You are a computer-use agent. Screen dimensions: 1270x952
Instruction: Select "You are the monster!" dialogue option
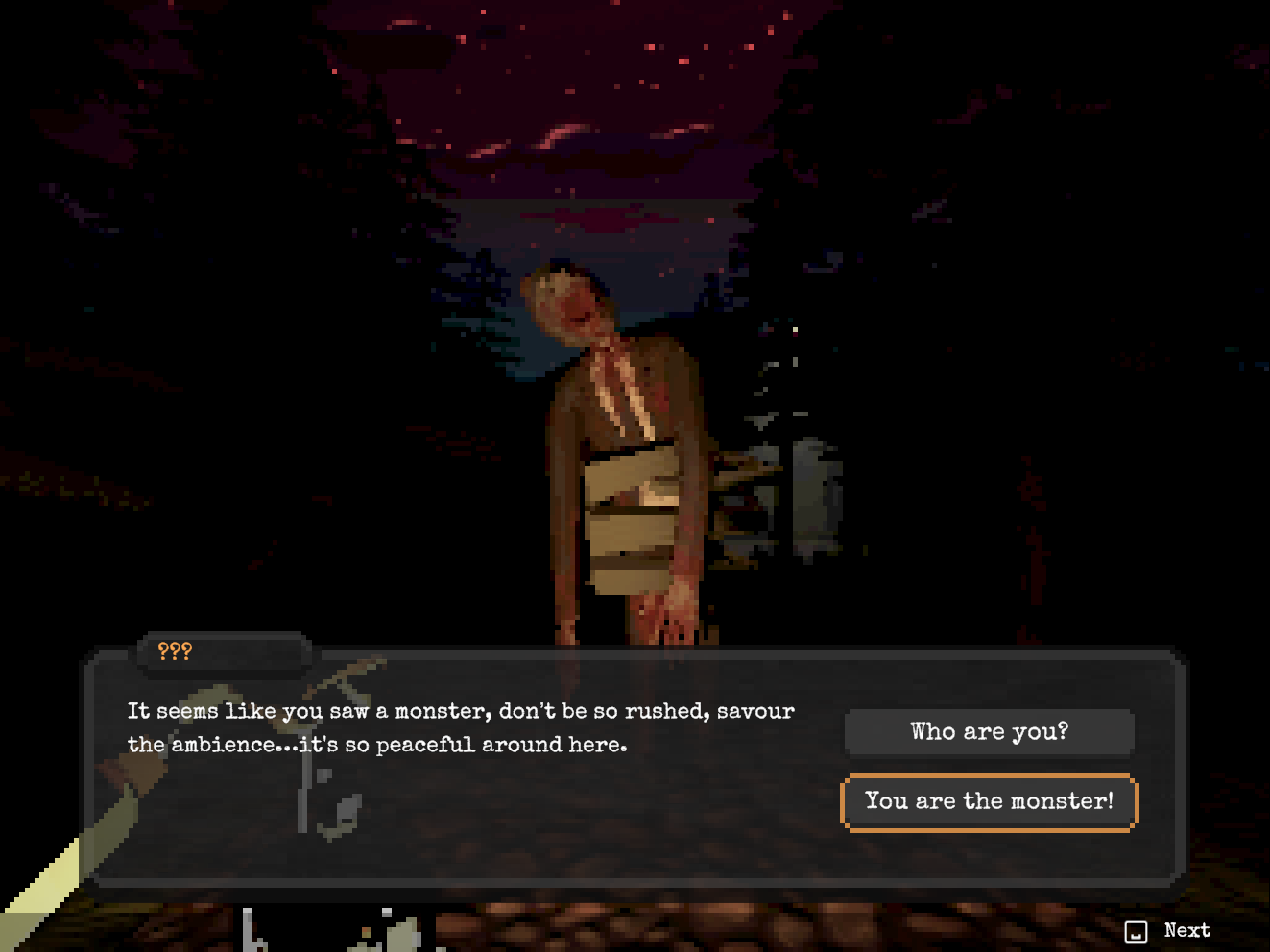[989, 801]
